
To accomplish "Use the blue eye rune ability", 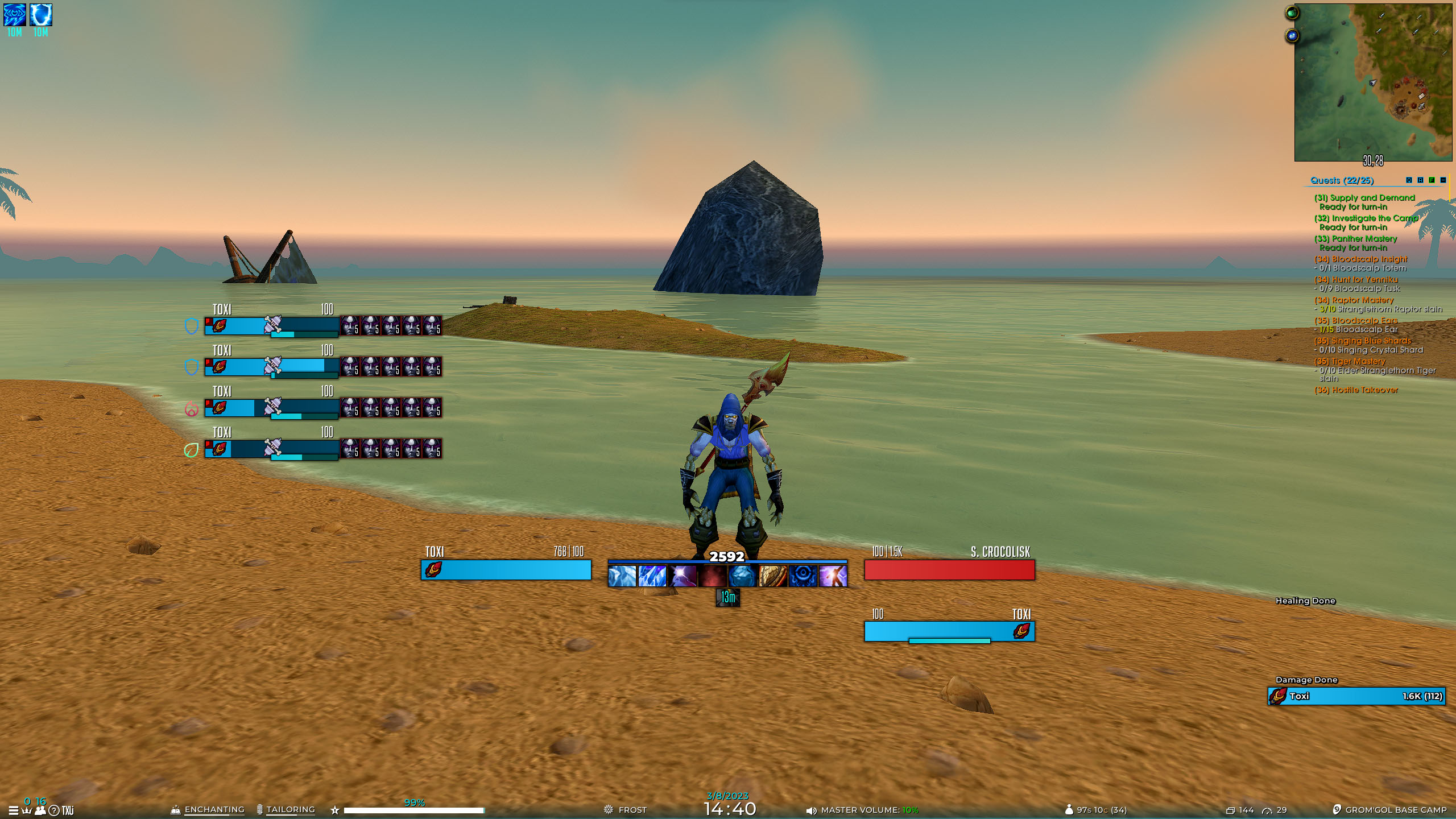I will [x=803, y=576].
